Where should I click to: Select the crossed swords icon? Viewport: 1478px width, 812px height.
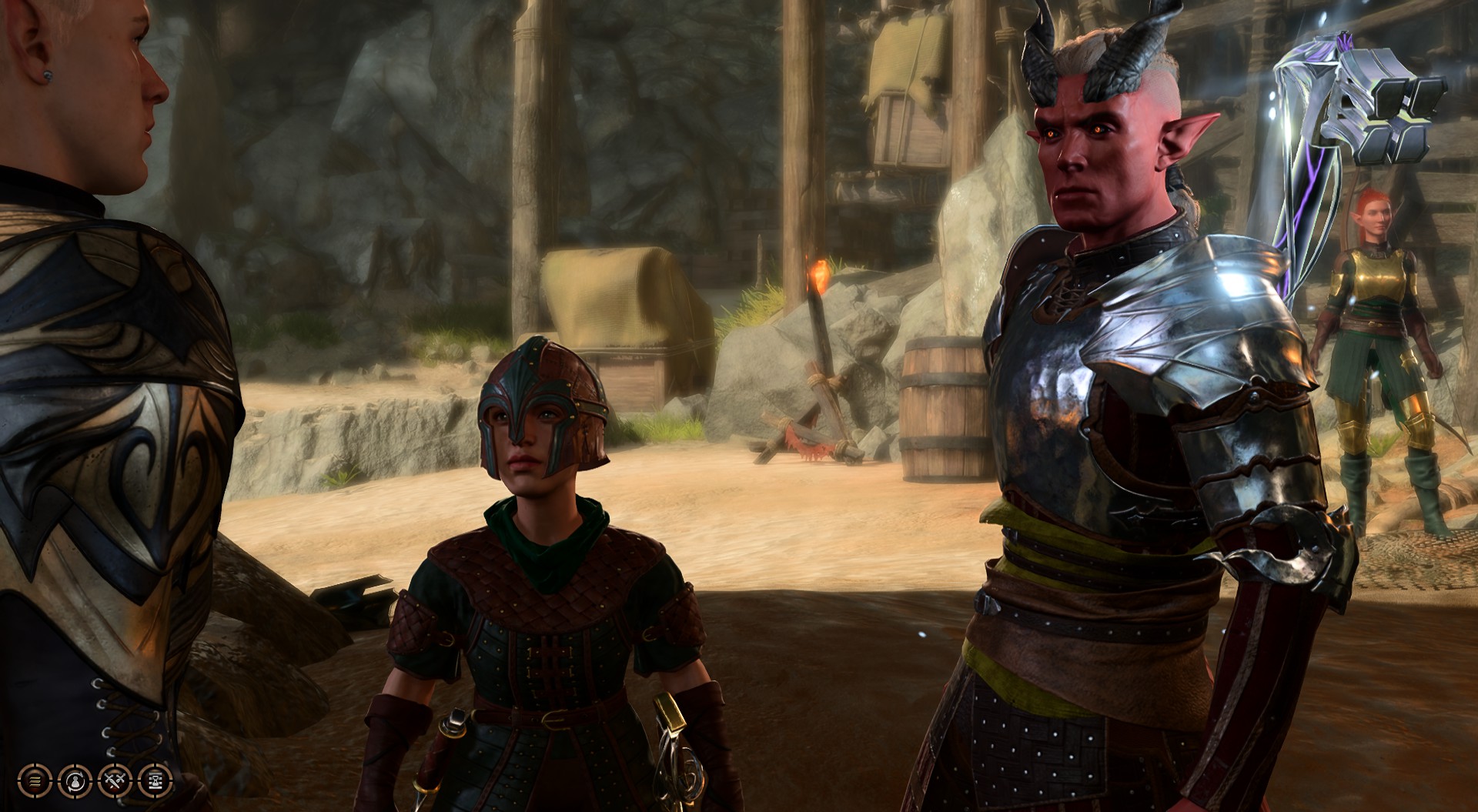pyautogui.click(x=114, y=780)
